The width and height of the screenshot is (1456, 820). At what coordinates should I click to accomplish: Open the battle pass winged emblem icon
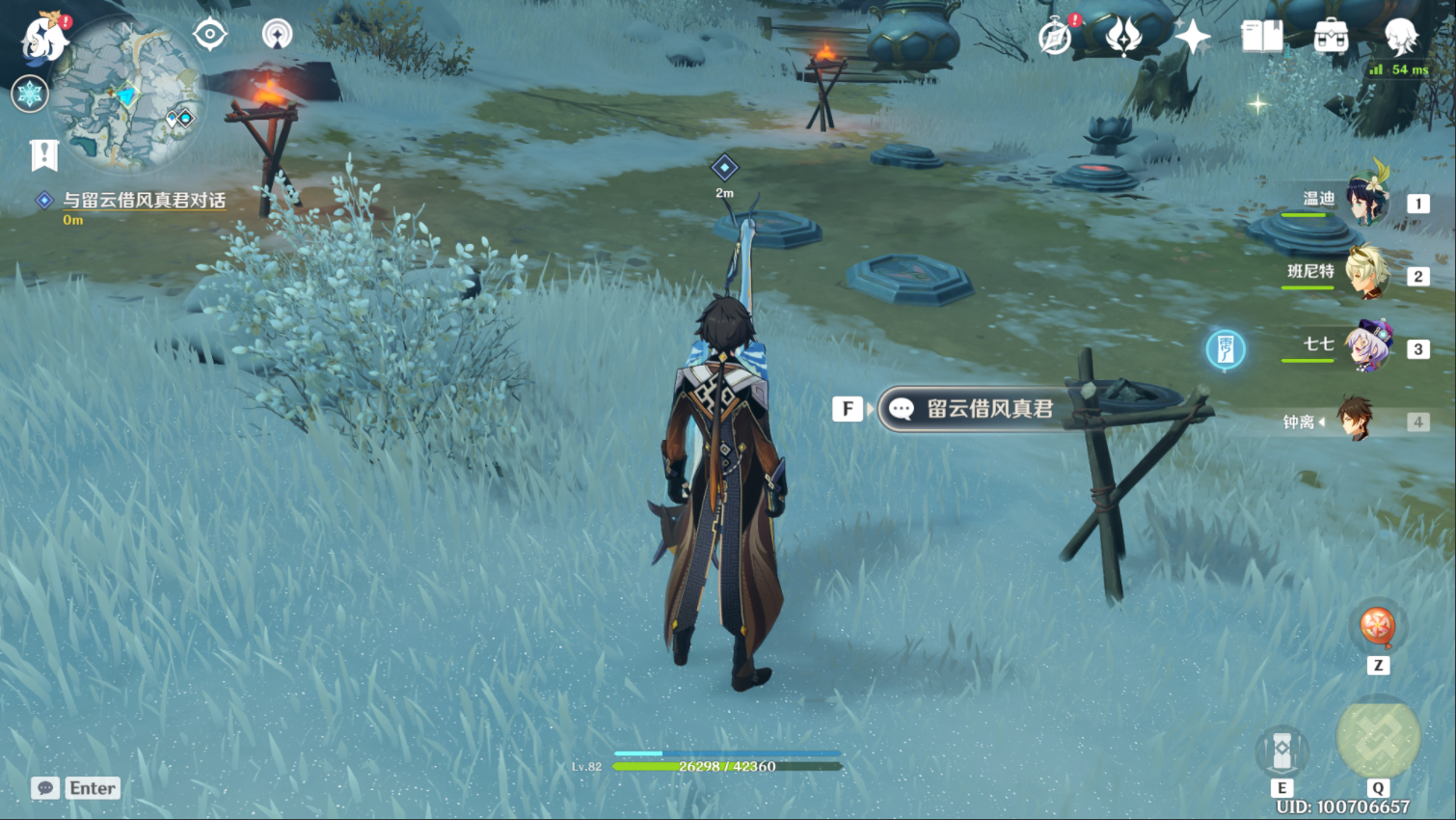[1123, 37]
